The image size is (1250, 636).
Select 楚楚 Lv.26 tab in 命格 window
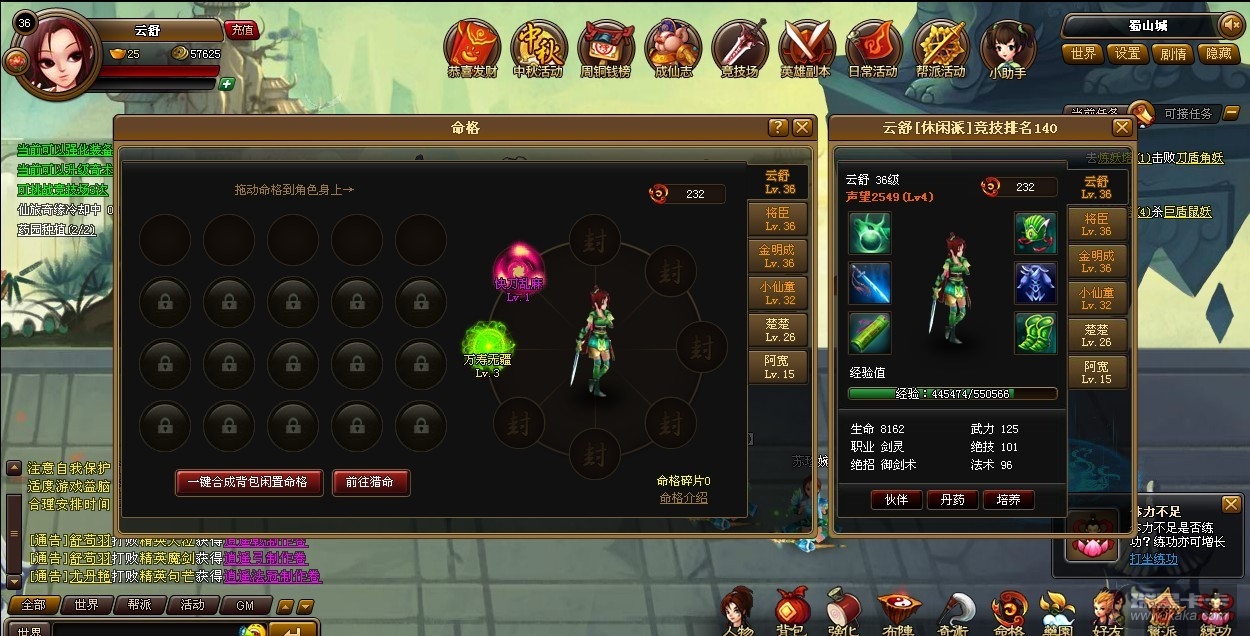(779, 332)
